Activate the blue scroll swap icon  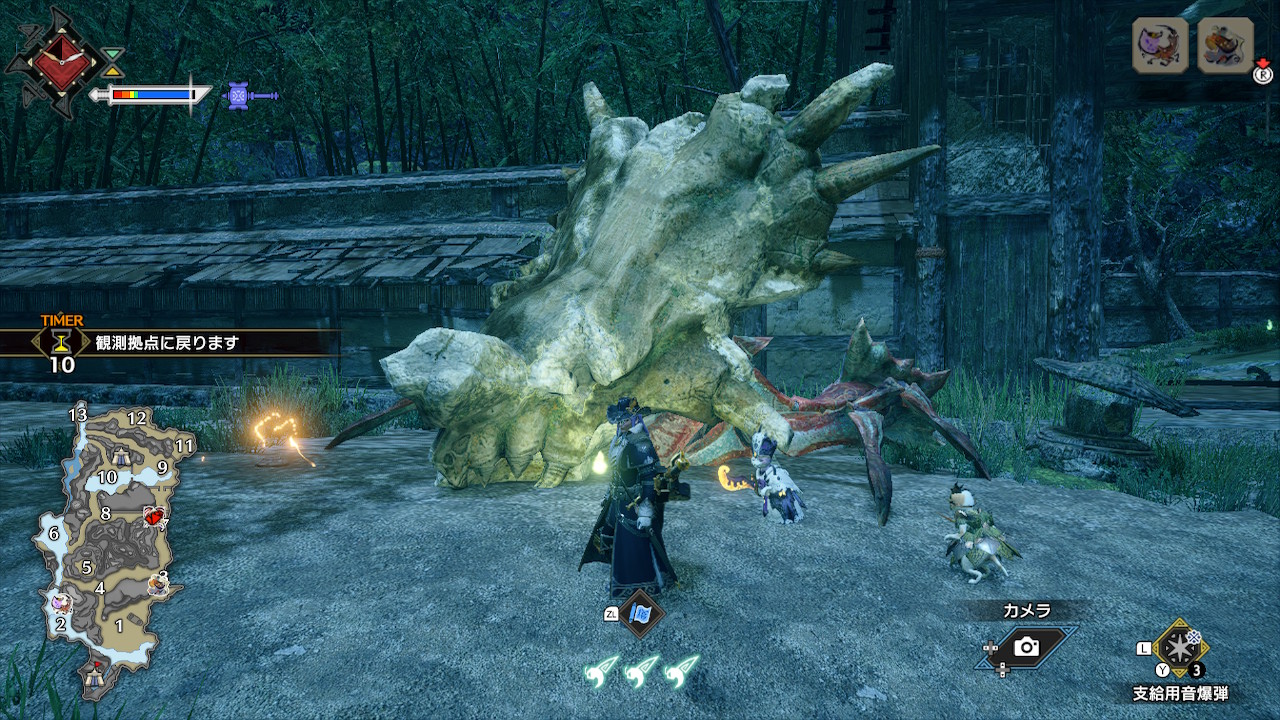[639, 613]
